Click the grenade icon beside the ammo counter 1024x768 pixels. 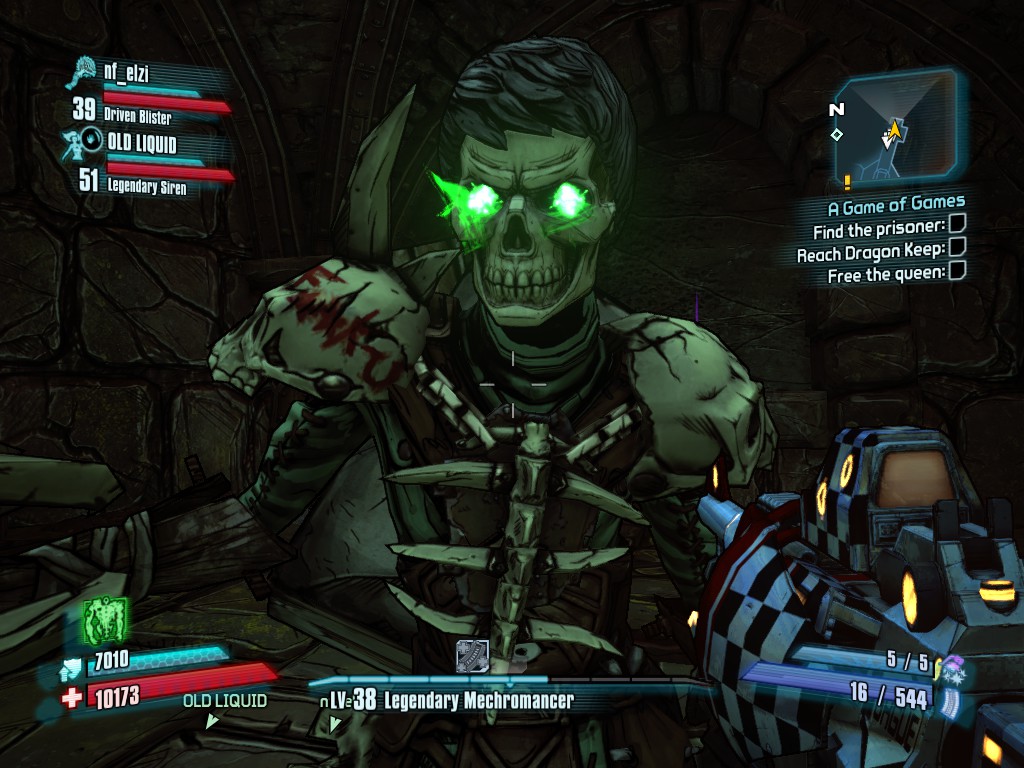point(951,665)
